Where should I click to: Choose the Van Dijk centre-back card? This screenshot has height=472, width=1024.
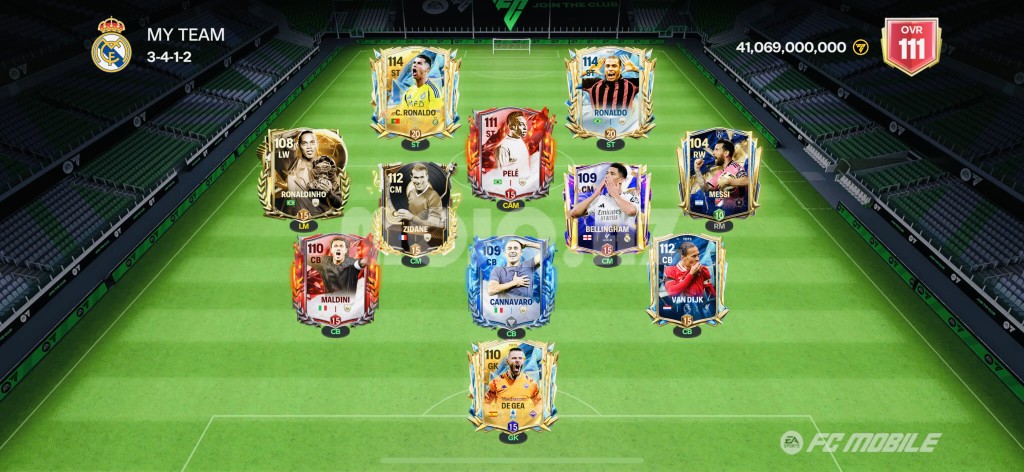click(x=686, y=278)
